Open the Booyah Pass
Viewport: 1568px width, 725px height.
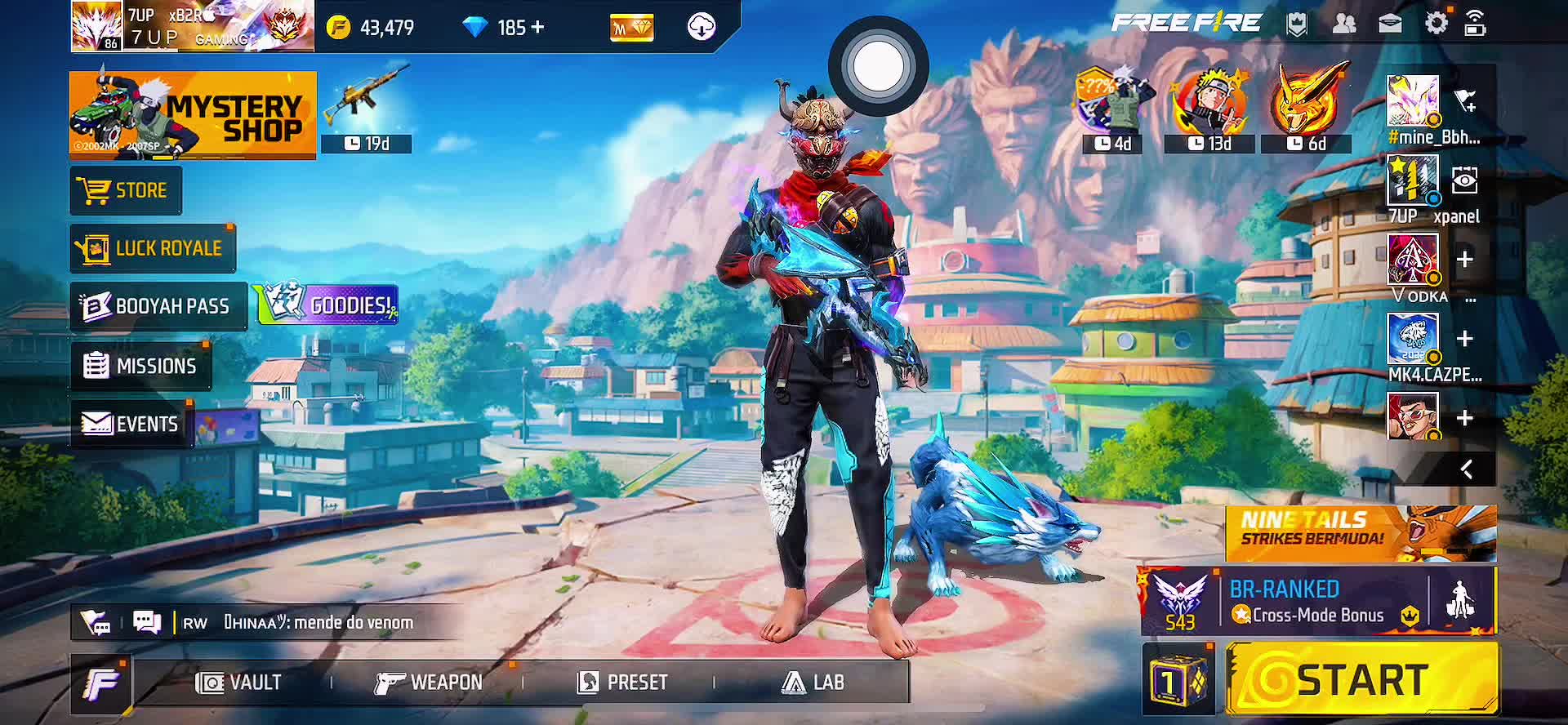pos(158,306)
